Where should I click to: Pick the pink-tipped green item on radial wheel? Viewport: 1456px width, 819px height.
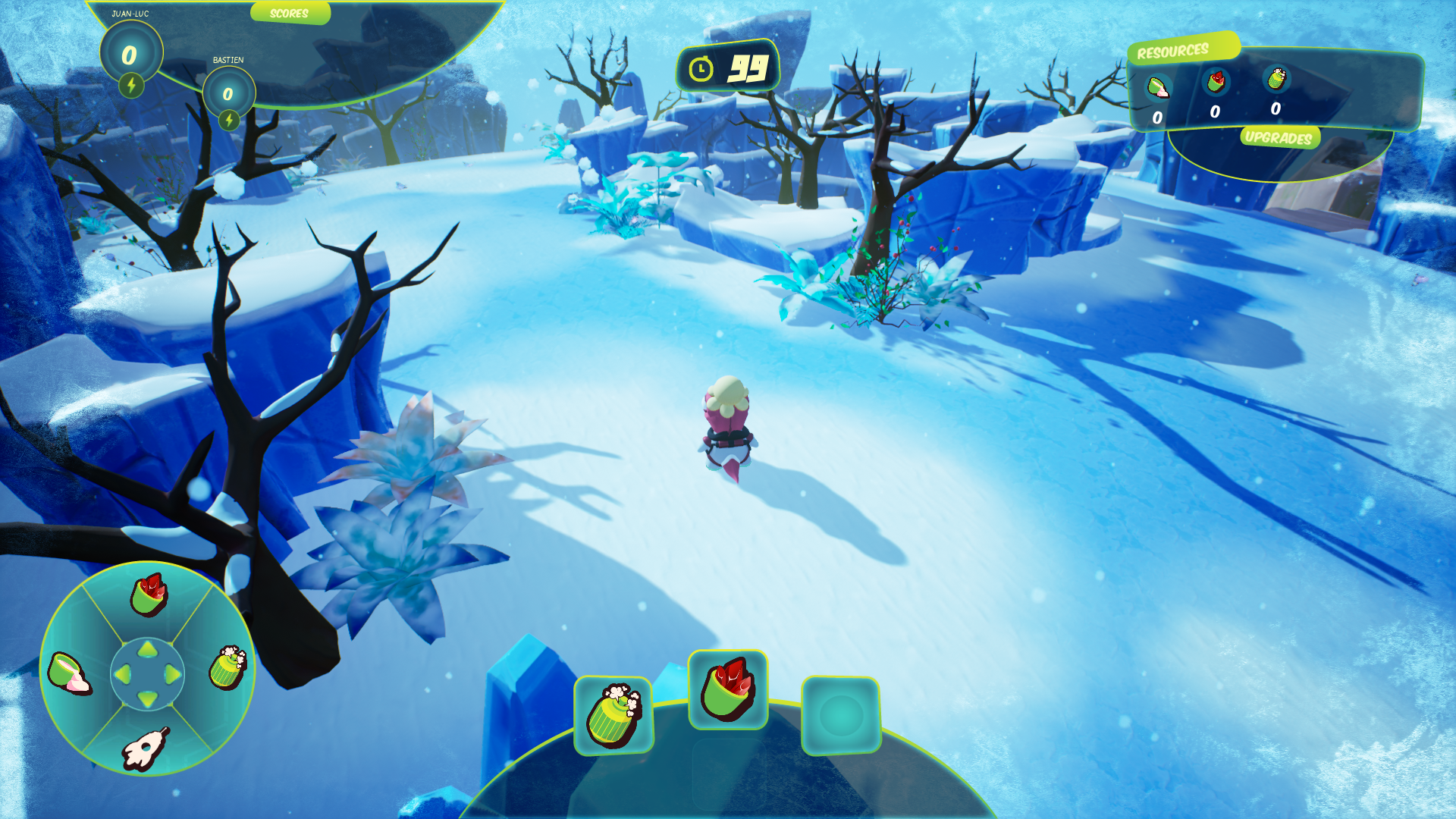coord(69,673)
